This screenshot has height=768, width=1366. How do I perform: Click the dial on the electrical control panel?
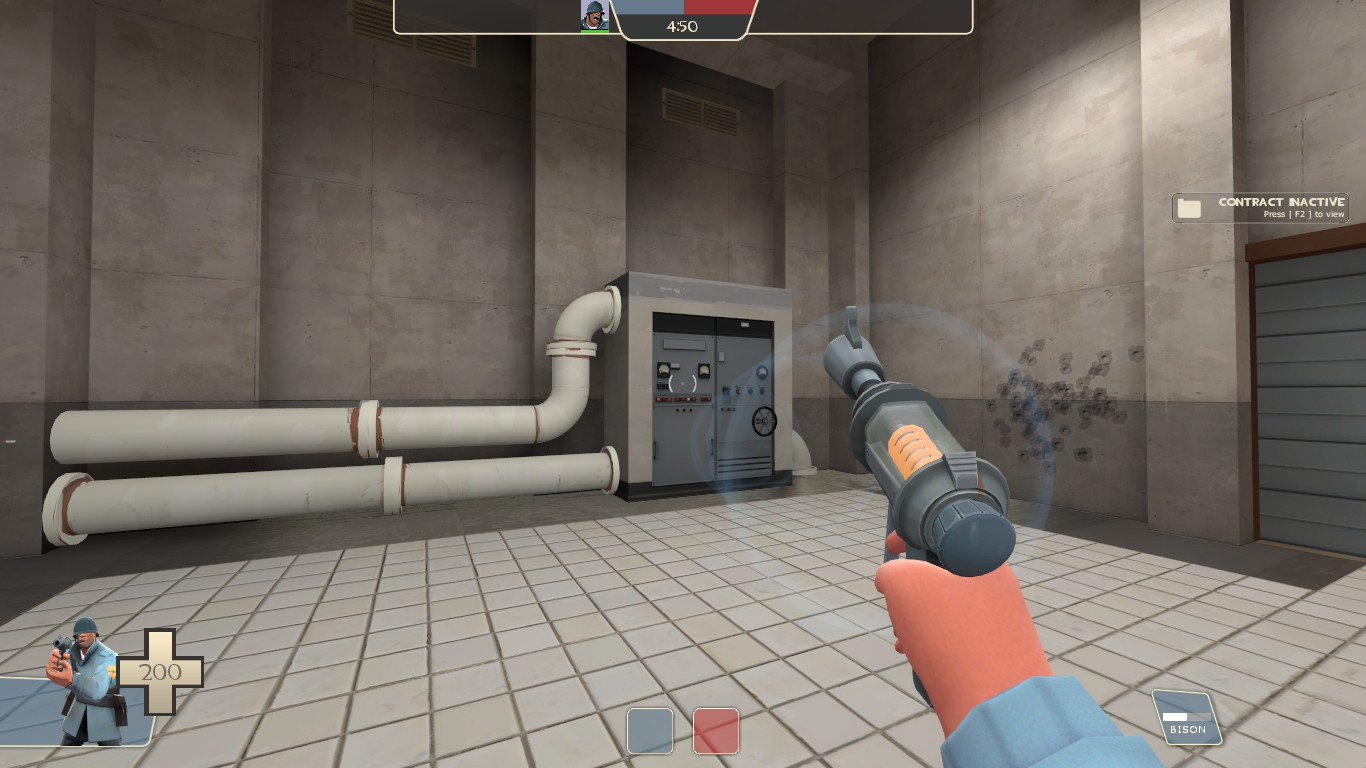tap(764, 422)
